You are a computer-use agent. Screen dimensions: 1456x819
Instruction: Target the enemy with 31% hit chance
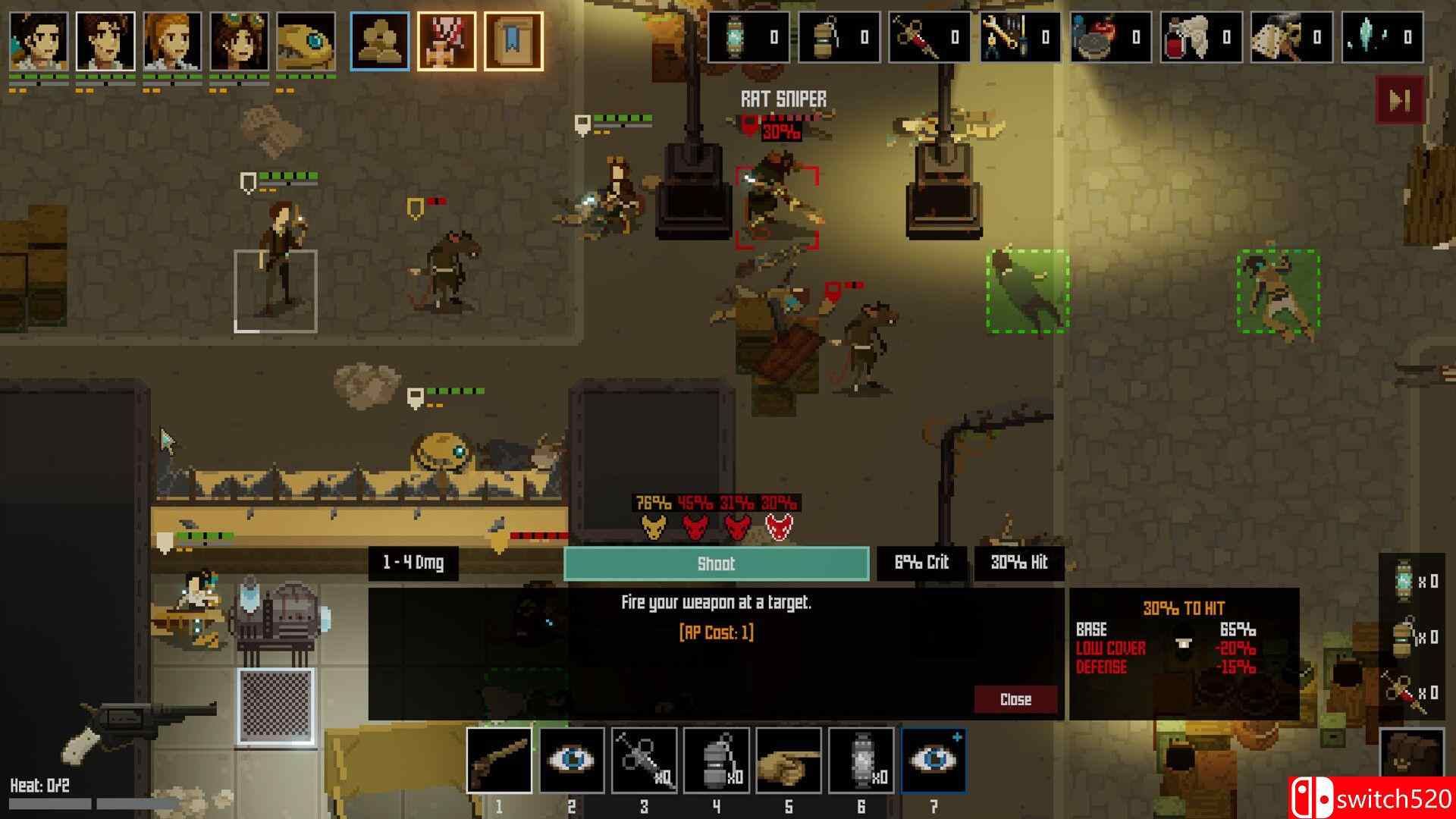[x=737, y=526]
